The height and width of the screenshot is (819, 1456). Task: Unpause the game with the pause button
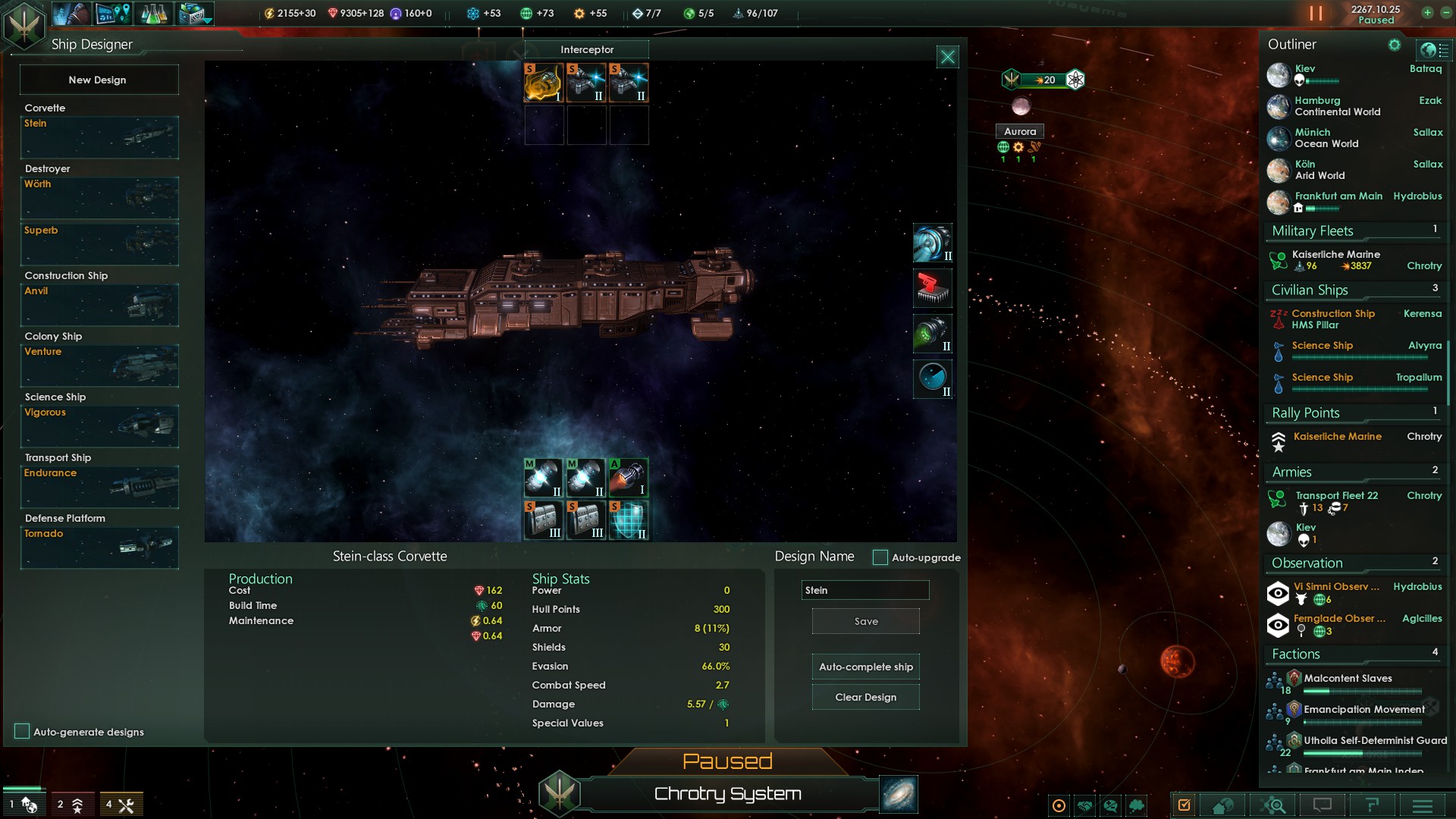tap(1316, 14)
